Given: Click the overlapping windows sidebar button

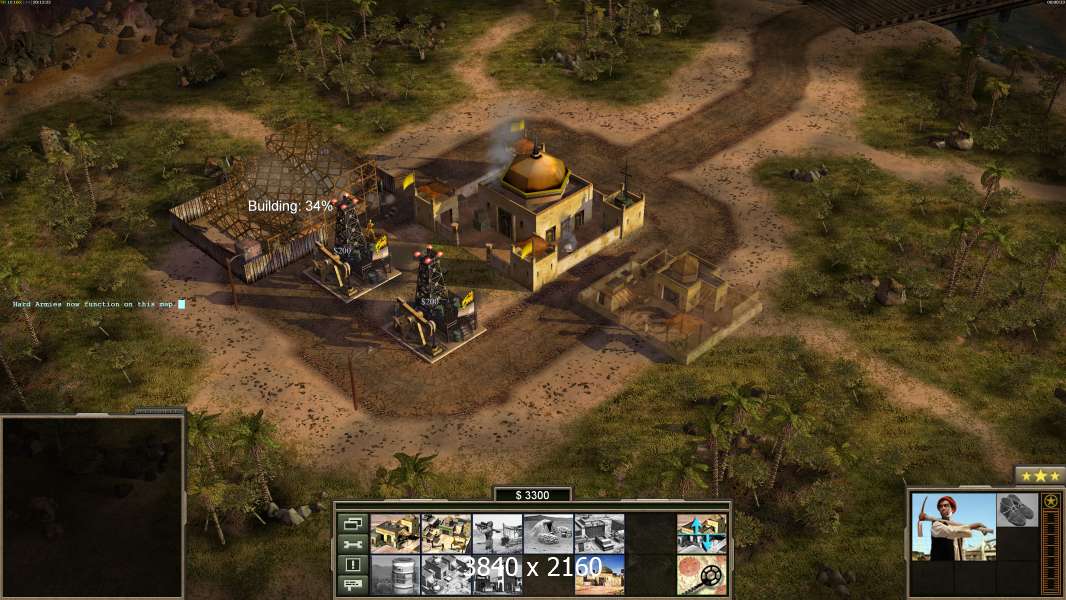Looking at the screenshot, I should 352,523.
